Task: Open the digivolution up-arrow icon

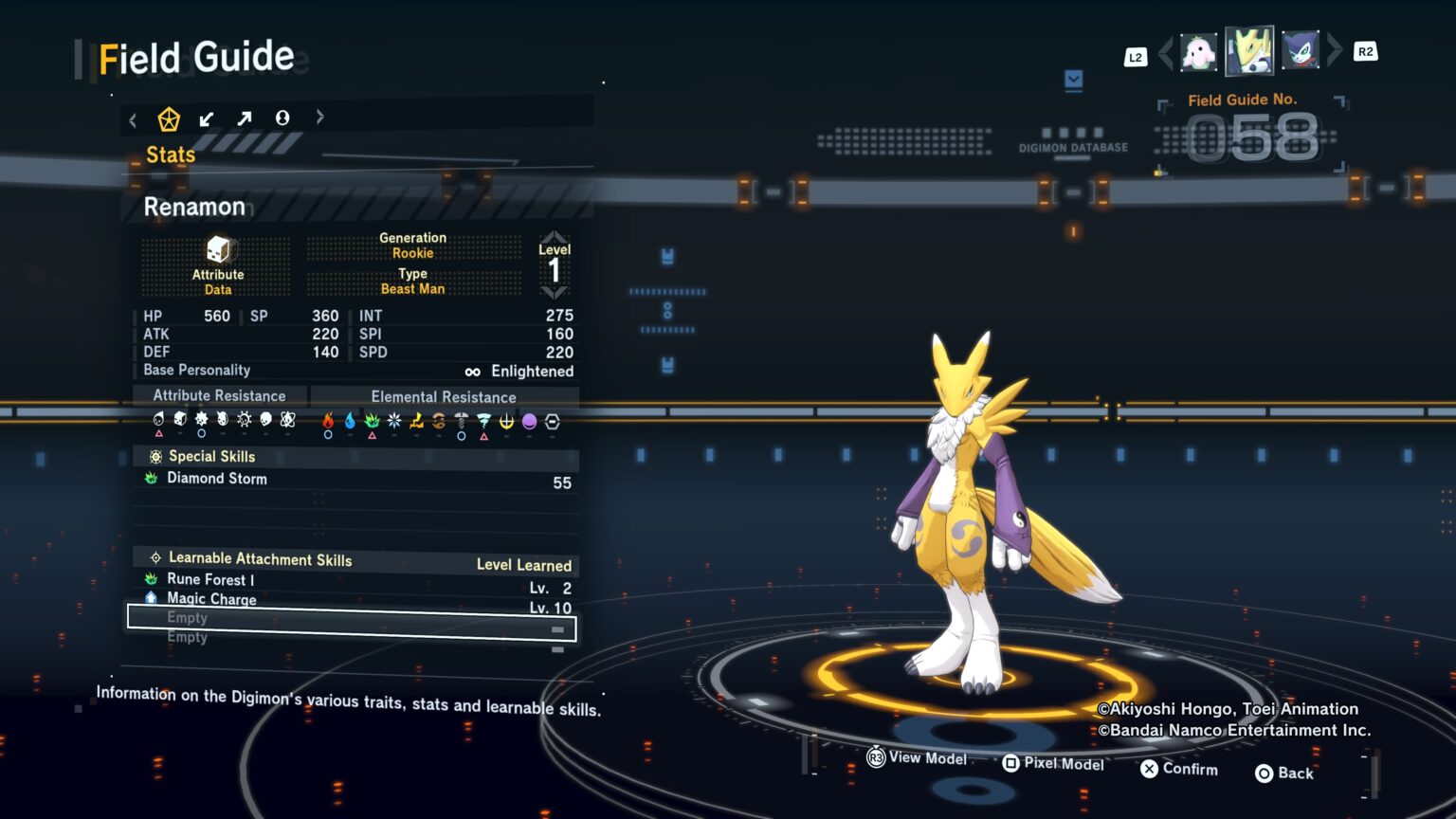Action: 245,118
